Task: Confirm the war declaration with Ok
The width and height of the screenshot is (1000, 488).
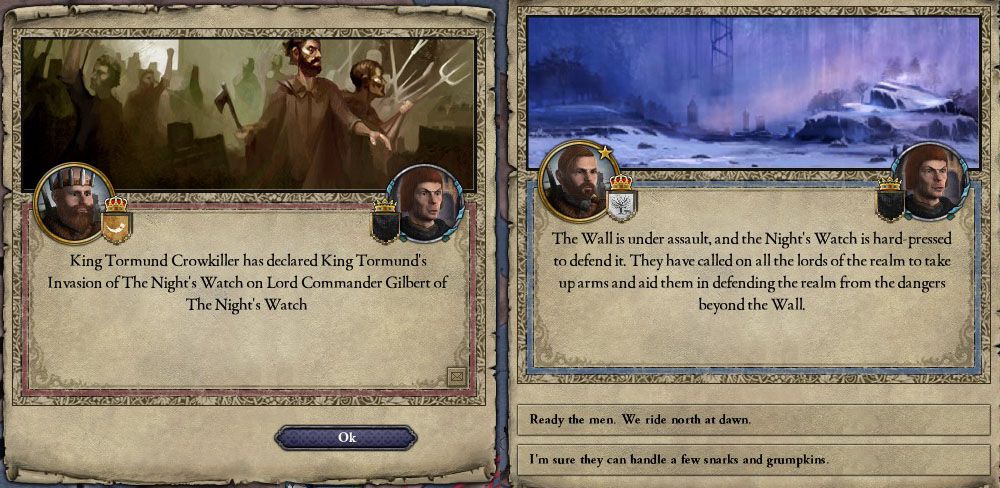Action: click(x=346, y=437)
